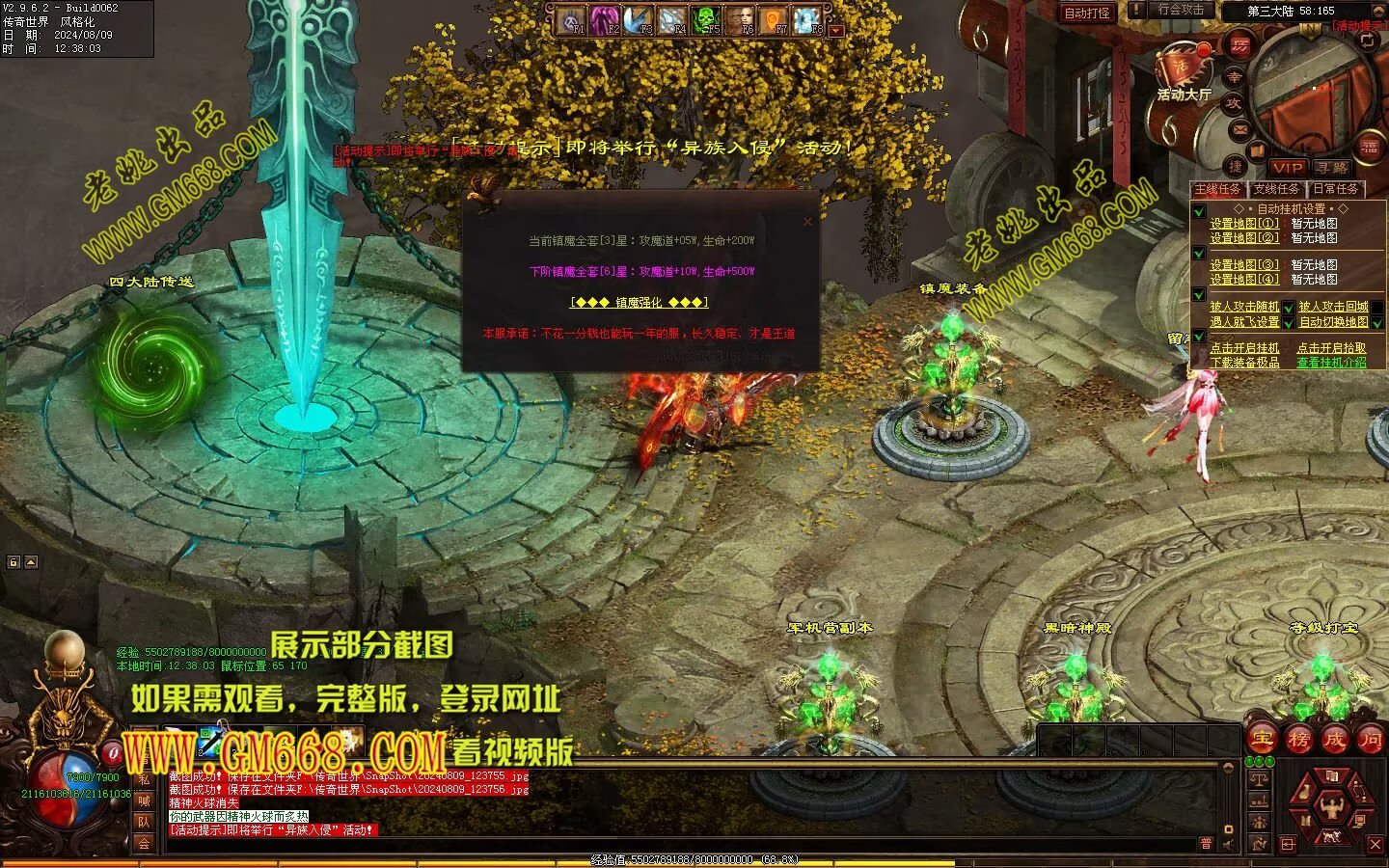The height and width of the screenshot is (868, 1389).
Task: Click the mail envelope icon by minimap
Action: pos(1240,129)
